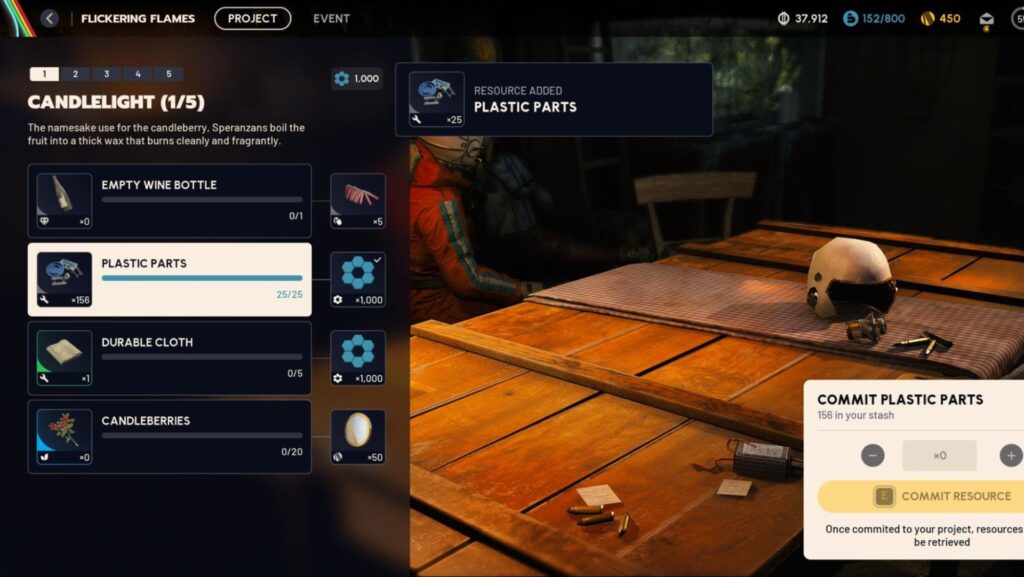The height and width of the screenshot is (577, 1024).
Task: Switch to the Project tab
Action: click(252, 18)
